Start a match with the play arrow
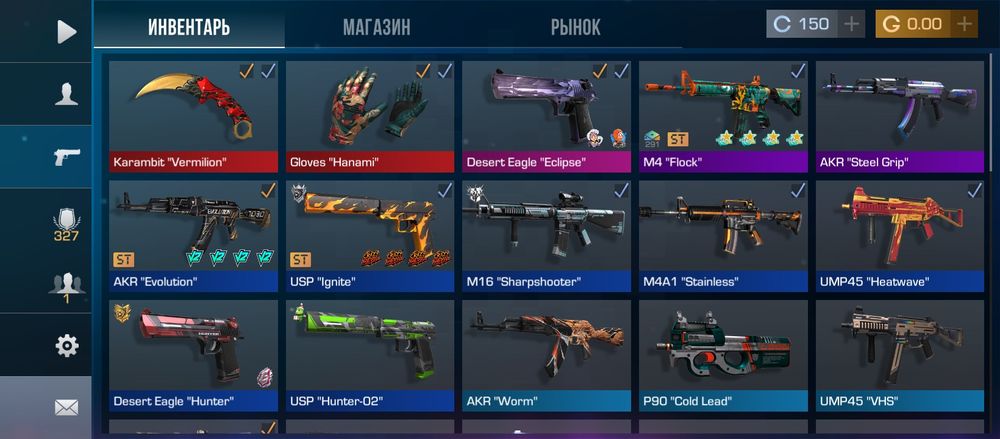This screenshot has height=439, width=1000. click(x=66, y=32)
